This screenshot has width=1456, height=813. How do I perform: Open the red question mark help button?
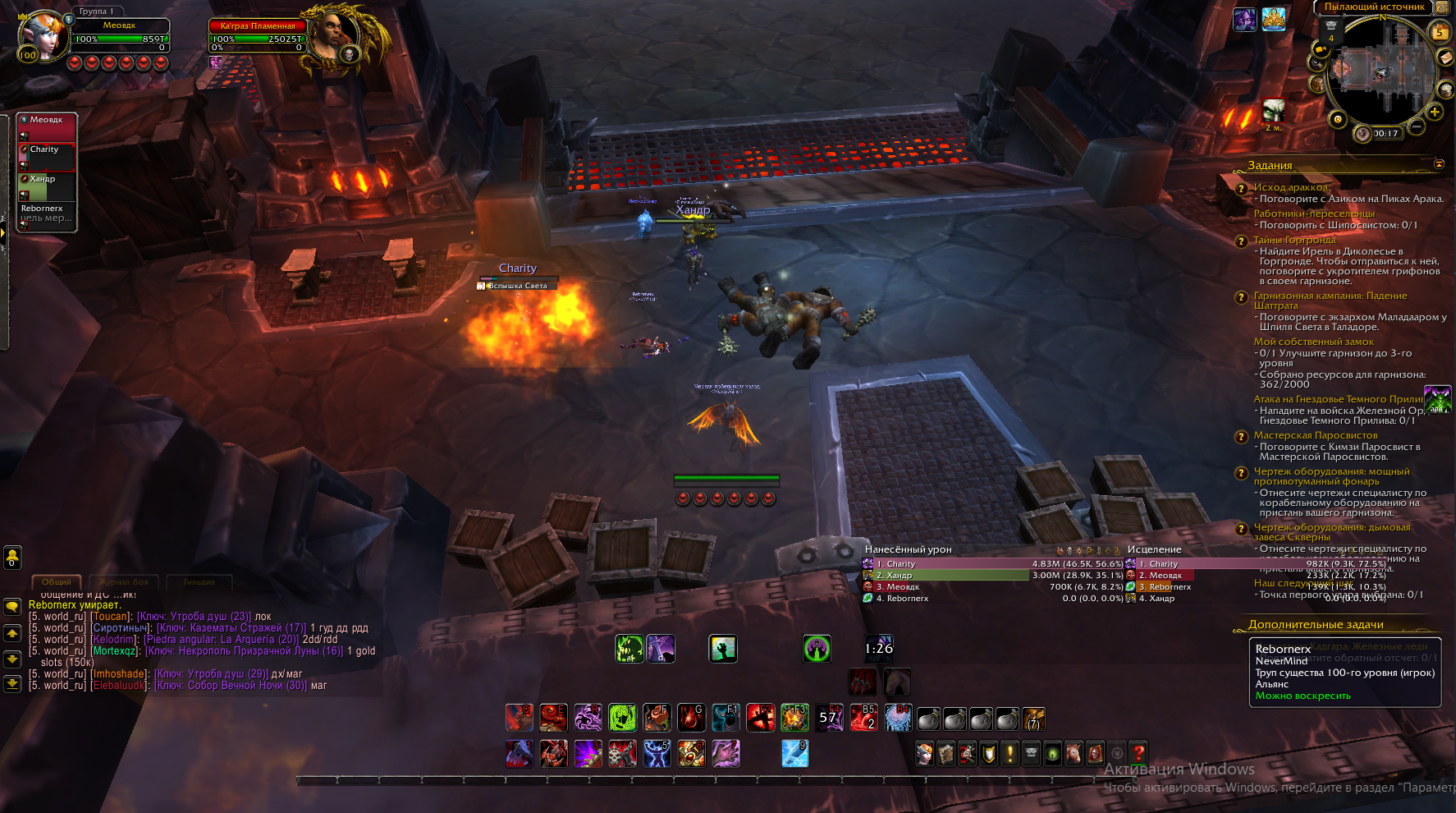[x=1138, y=753]
